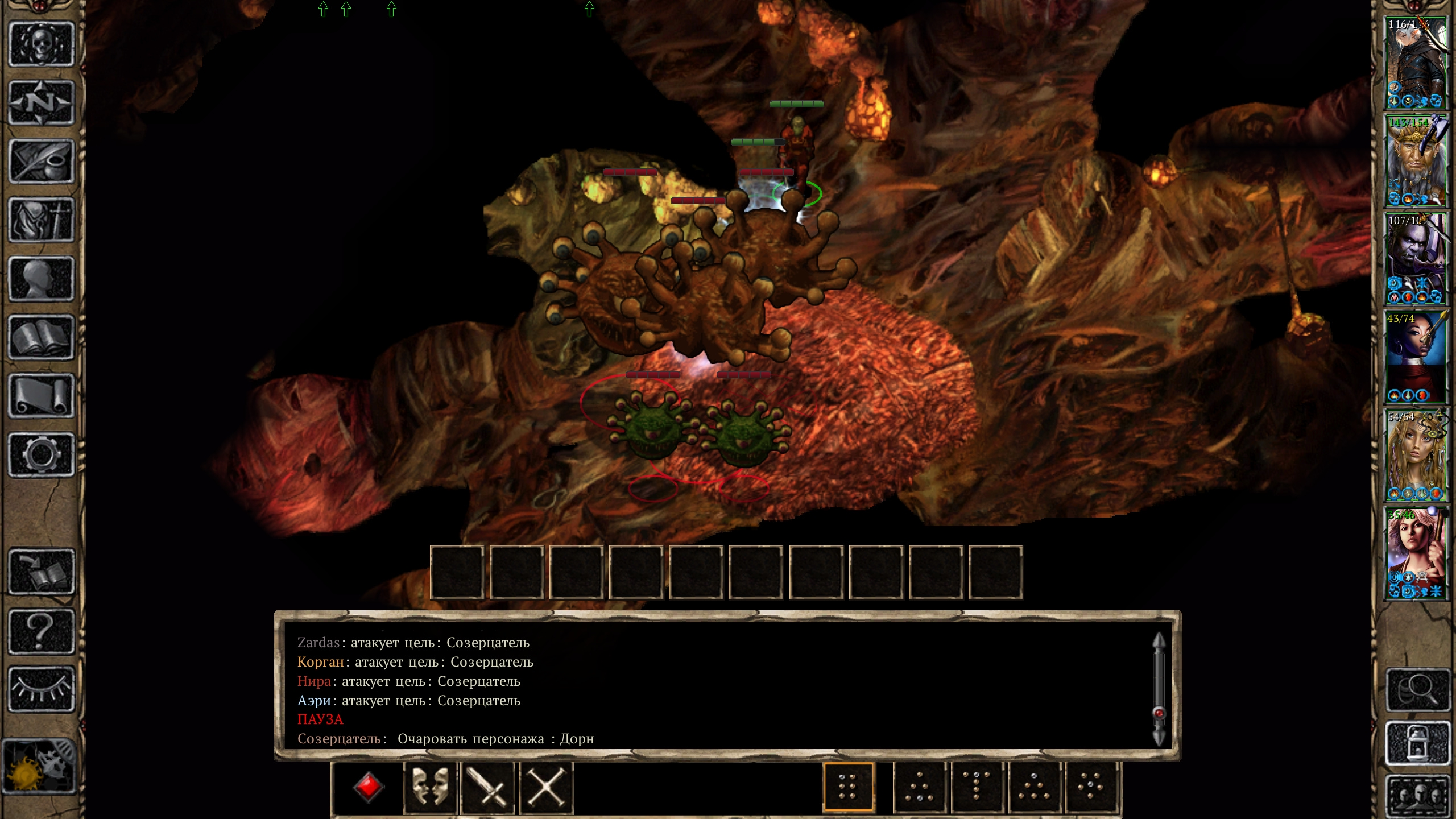Viewport: 1456px width, 819px height.
Task: Quick save using the book with arrow icon
Action: (x=41, y=572)
